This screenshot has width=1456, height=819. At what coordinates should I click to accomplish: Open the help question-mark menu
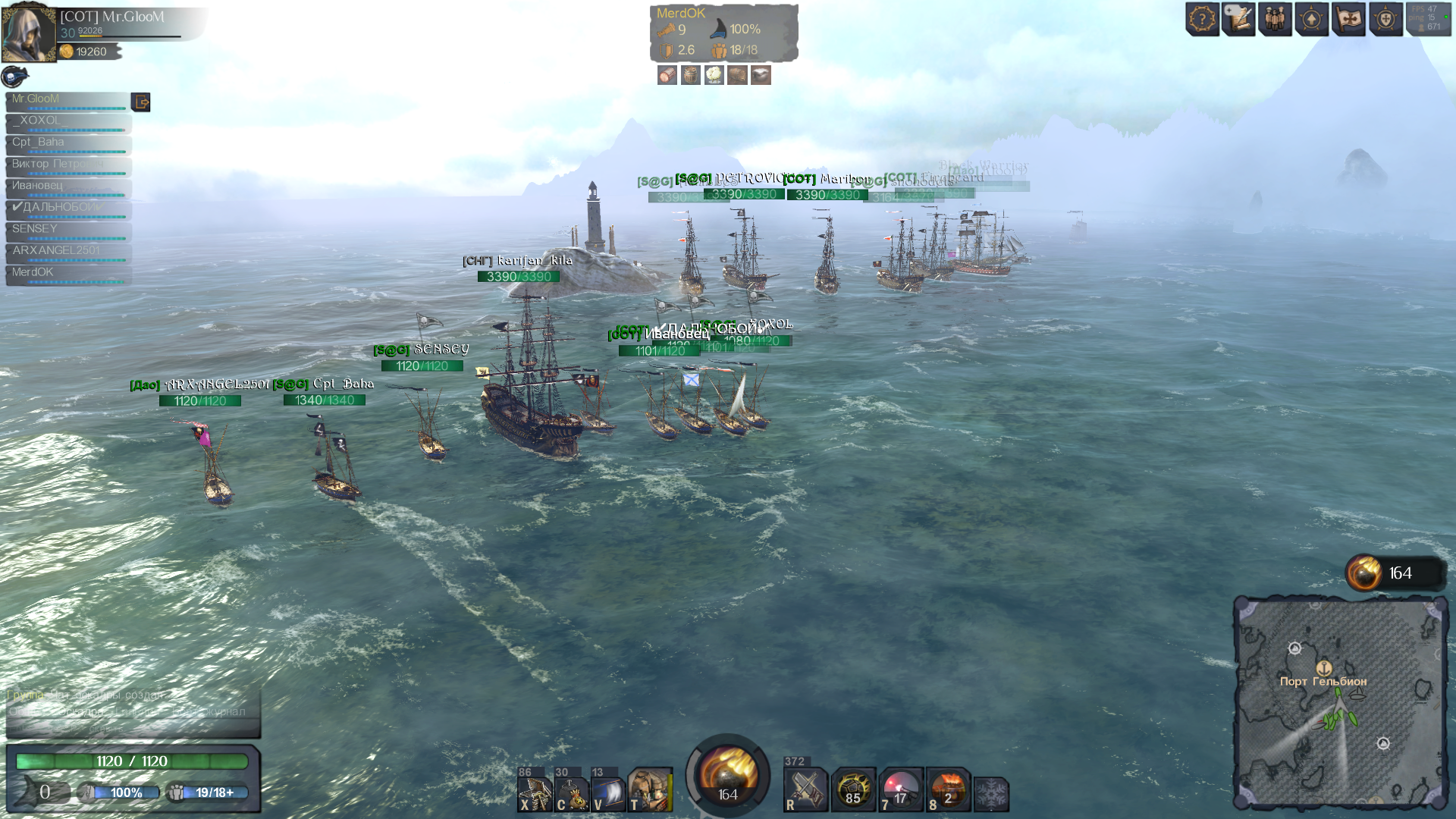coord(1202,19)
